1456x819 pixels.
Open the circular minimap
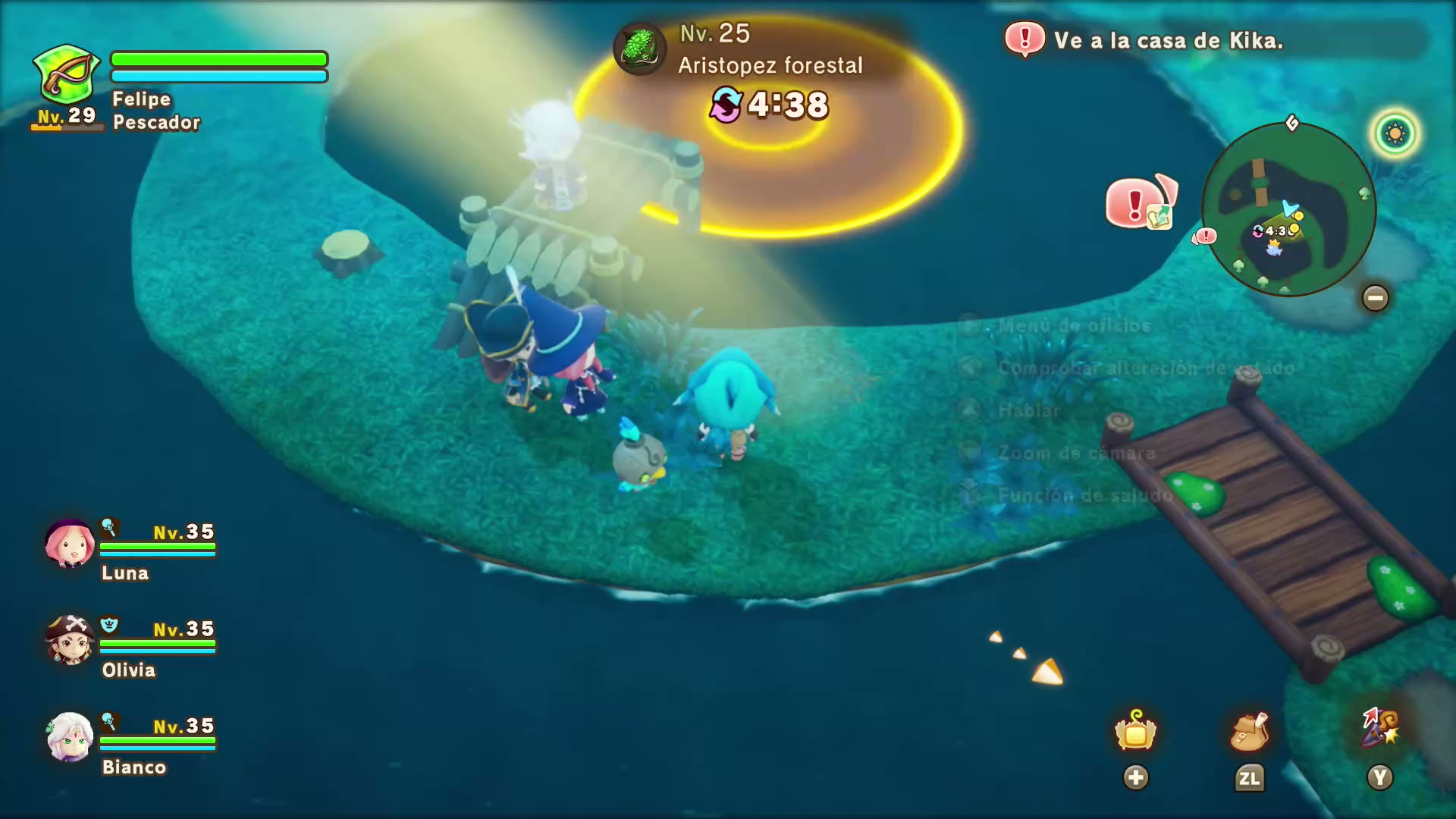point(1288,209)
